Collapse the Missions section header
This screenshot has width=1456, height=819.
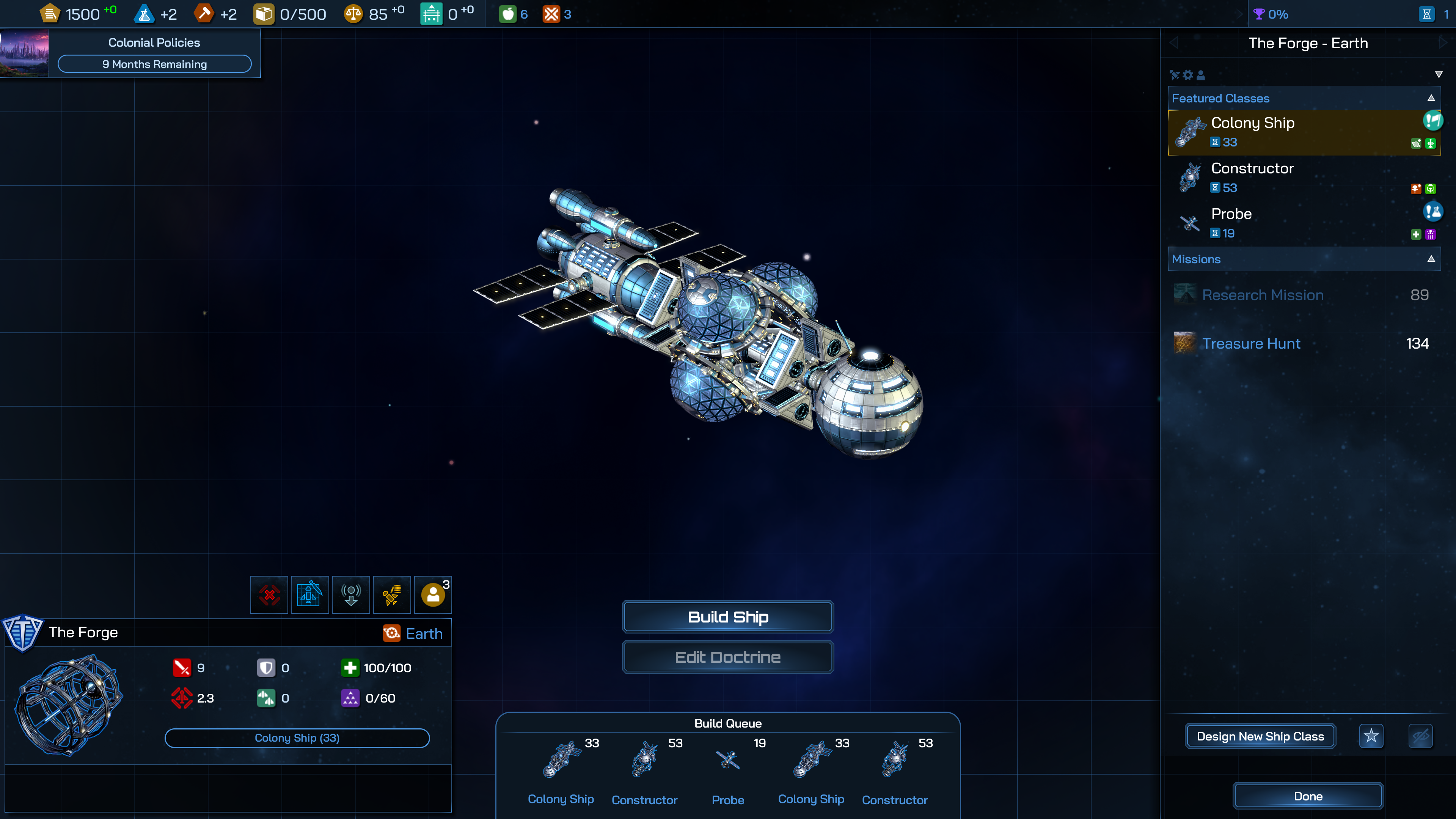point(1431,259)
